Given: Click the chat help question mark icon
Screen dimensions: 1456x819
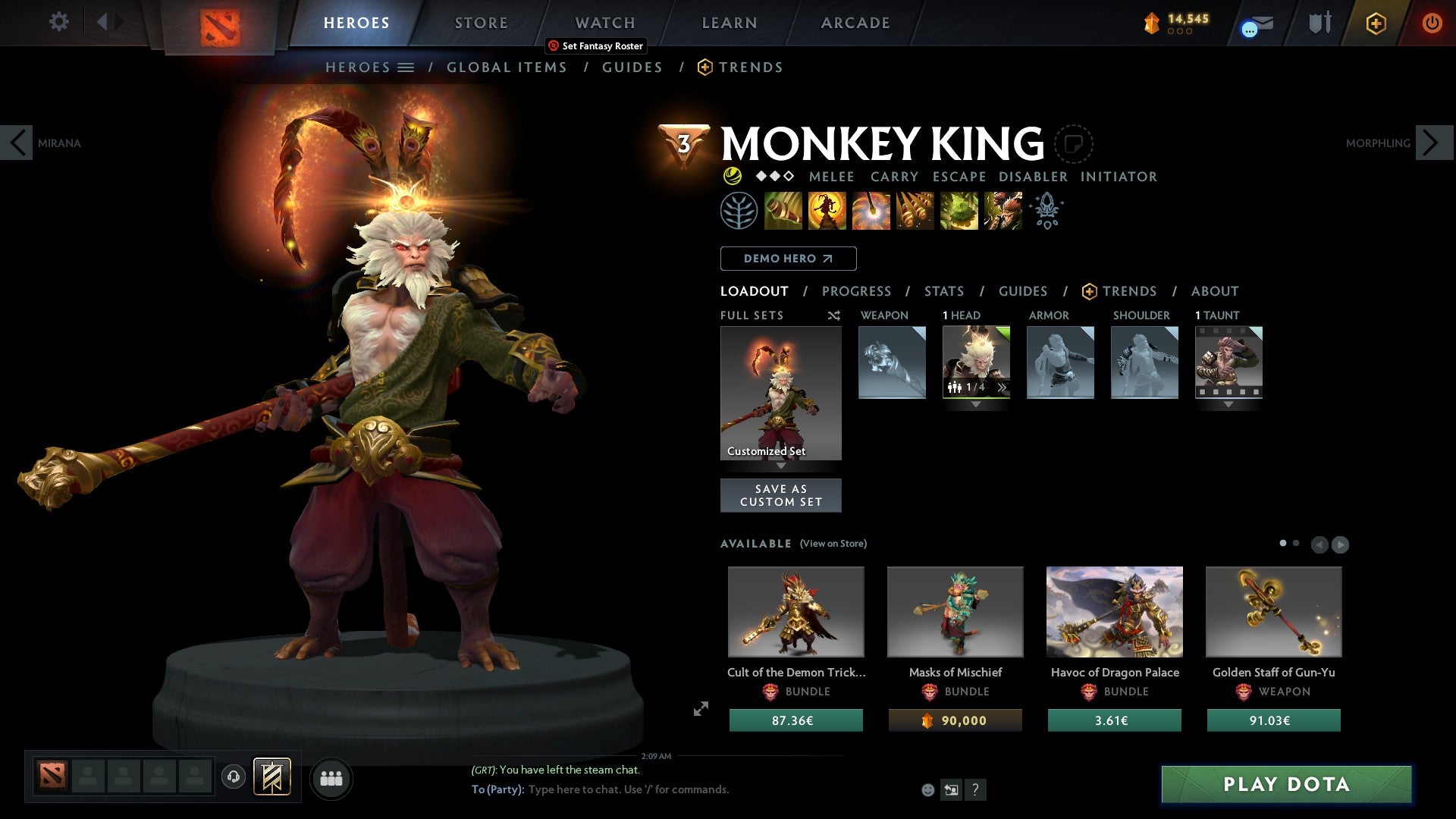Looking at the screenshot, I should click(975, 790).
